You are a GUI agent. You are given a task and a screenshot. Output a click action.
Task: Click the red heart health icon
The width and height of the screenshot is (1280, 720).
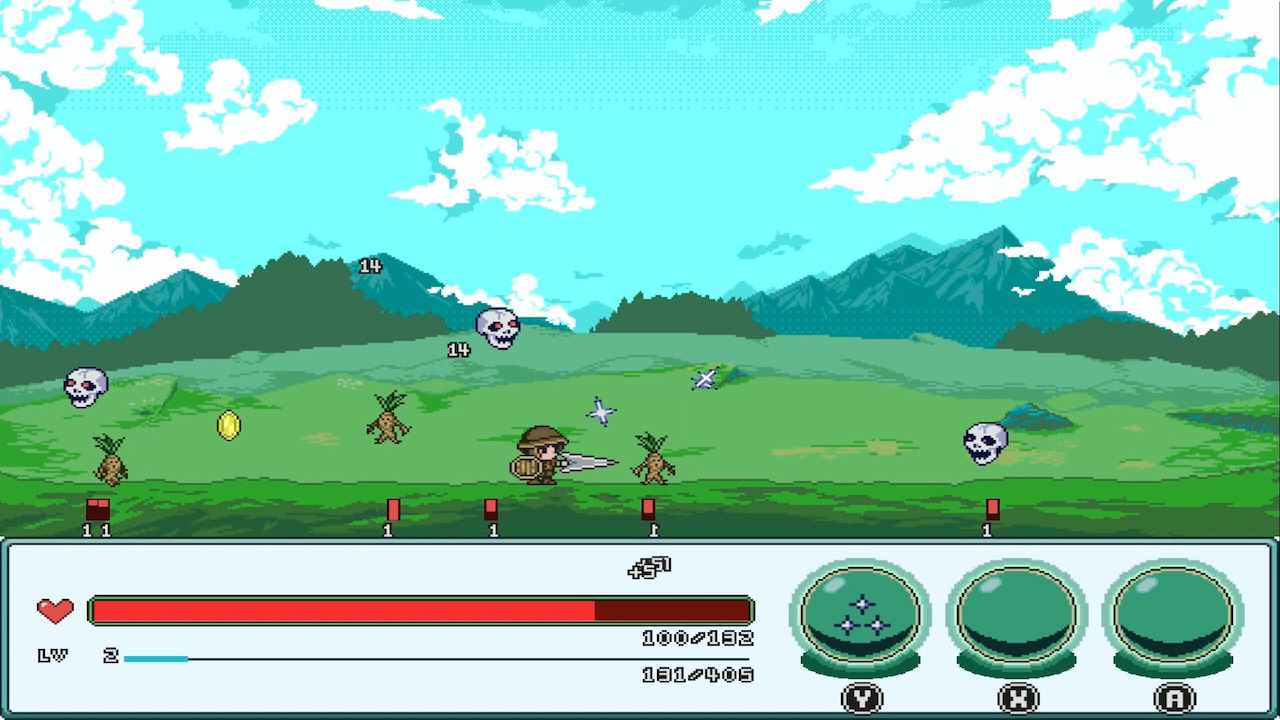pos(55,610)
